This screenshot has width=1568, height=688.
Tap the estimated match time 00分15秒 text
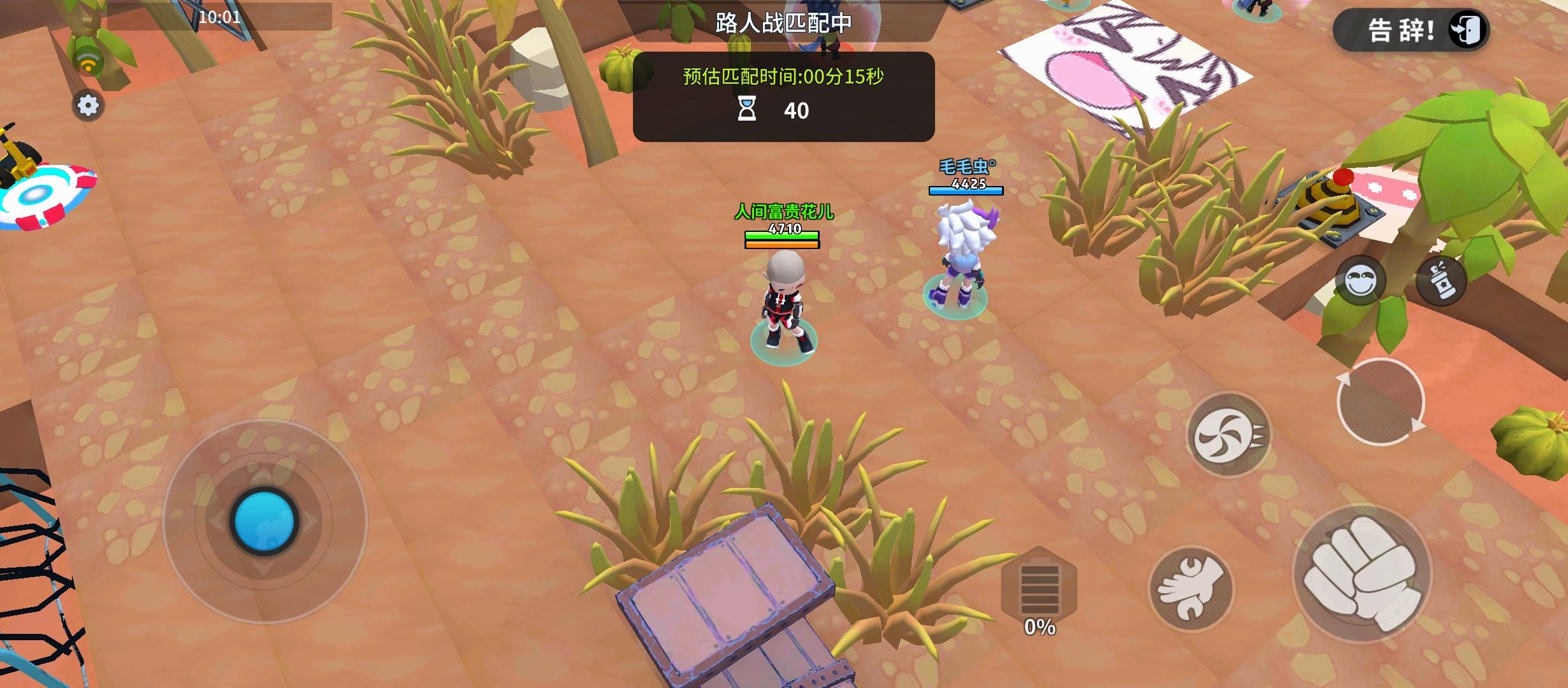click(x=783, y=75)
